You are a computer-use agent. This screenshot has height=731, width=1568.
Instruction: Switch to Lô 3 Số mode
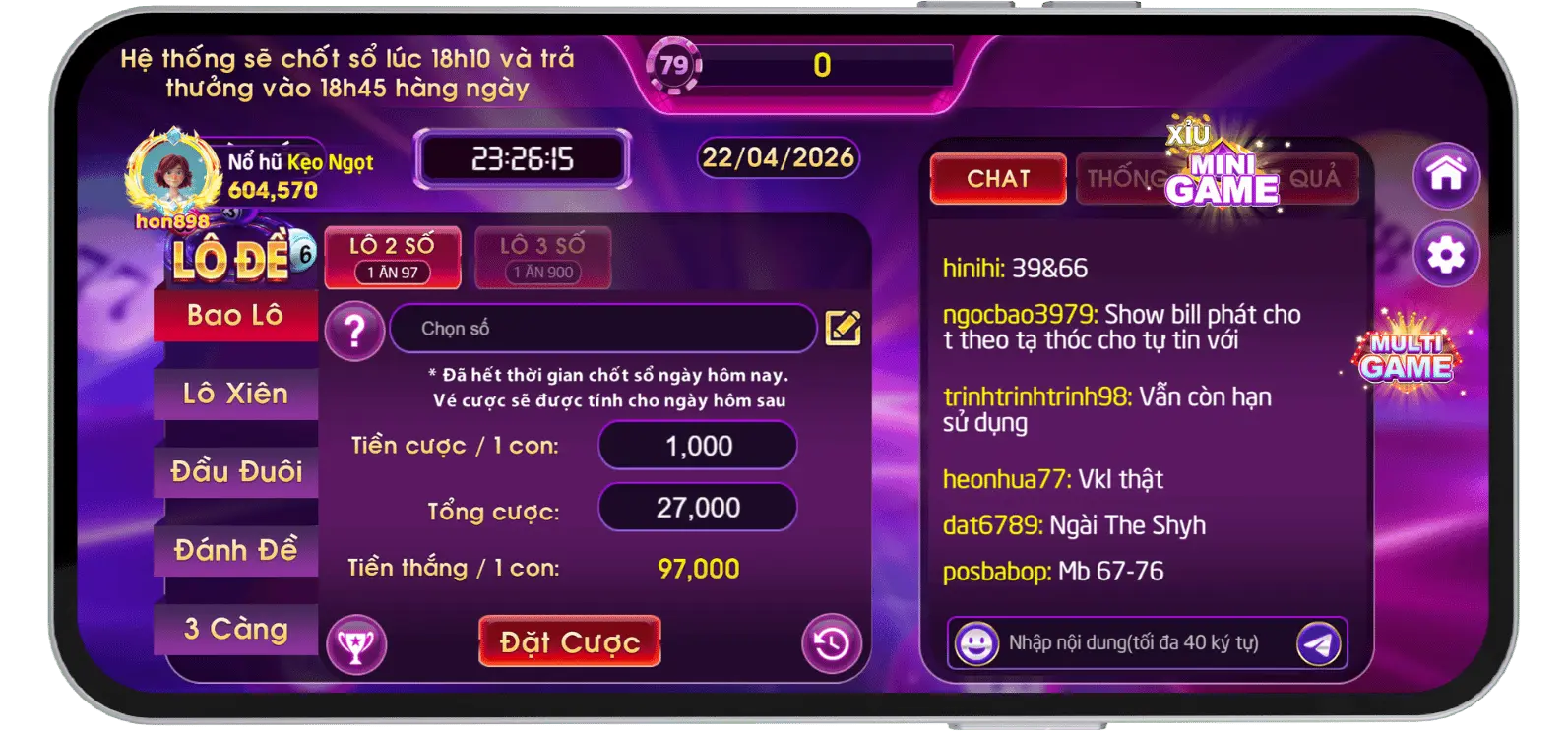pos(542,258)
